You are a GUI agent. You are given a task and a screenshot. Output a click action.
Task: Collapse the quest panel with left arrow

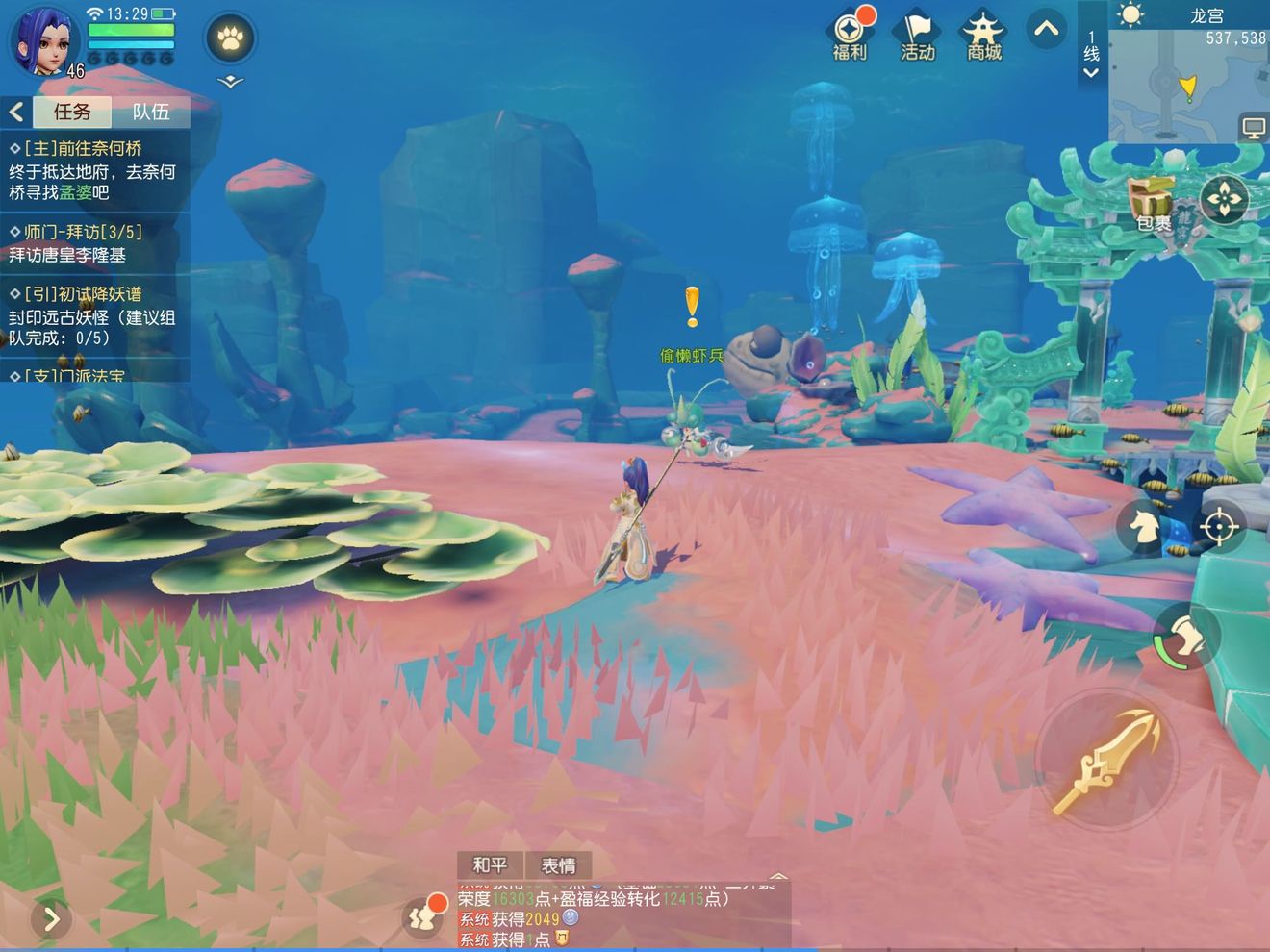coord(16,112)
